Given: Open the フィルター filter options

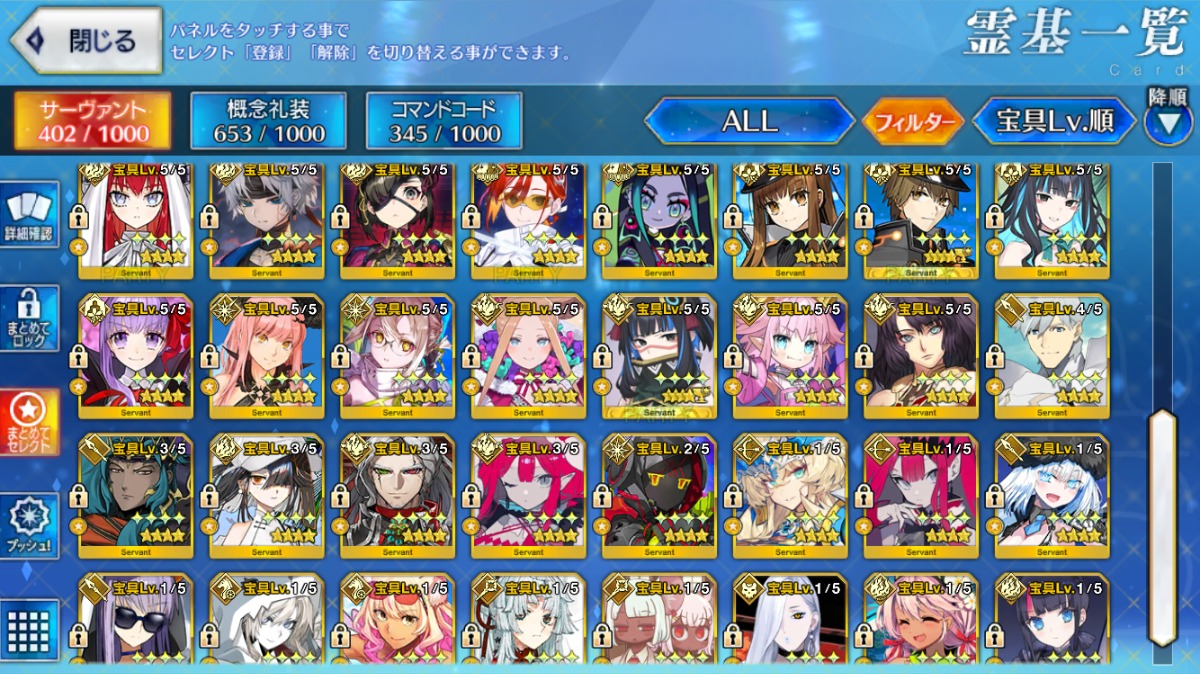Looking at the screenshot, I should coord(913,123).
